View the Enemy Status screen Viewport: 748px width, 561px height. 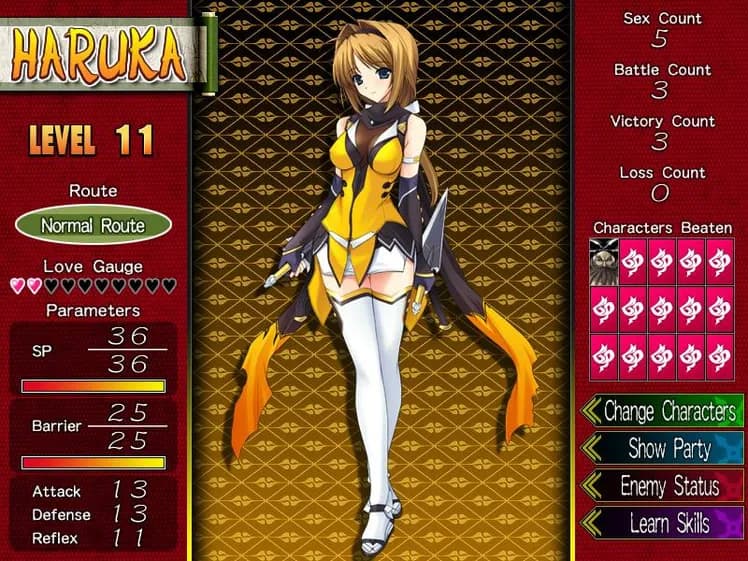tap(668, 486)
